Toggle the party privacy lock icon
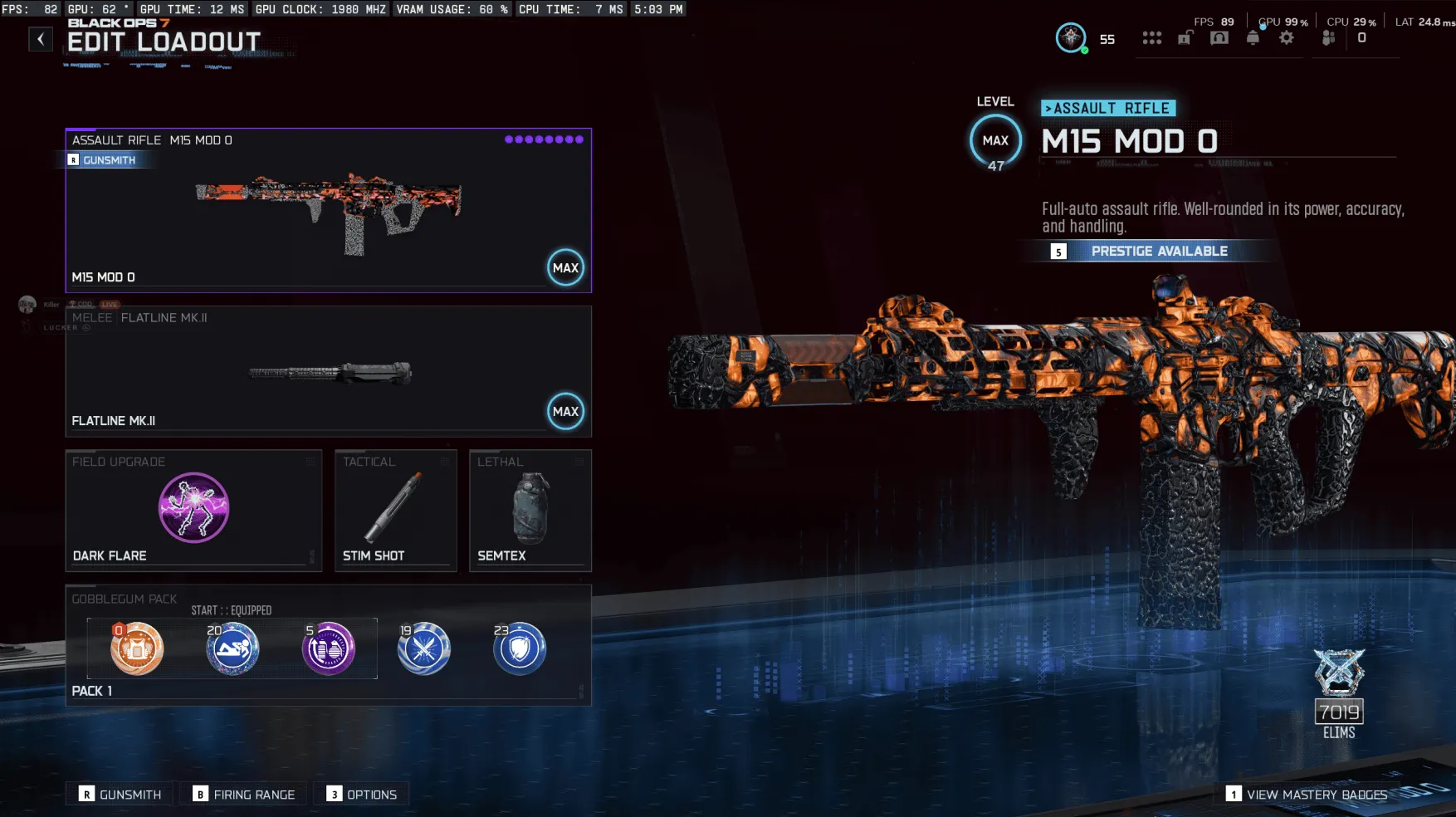1456x817 pixels. tap(1185, 38)
